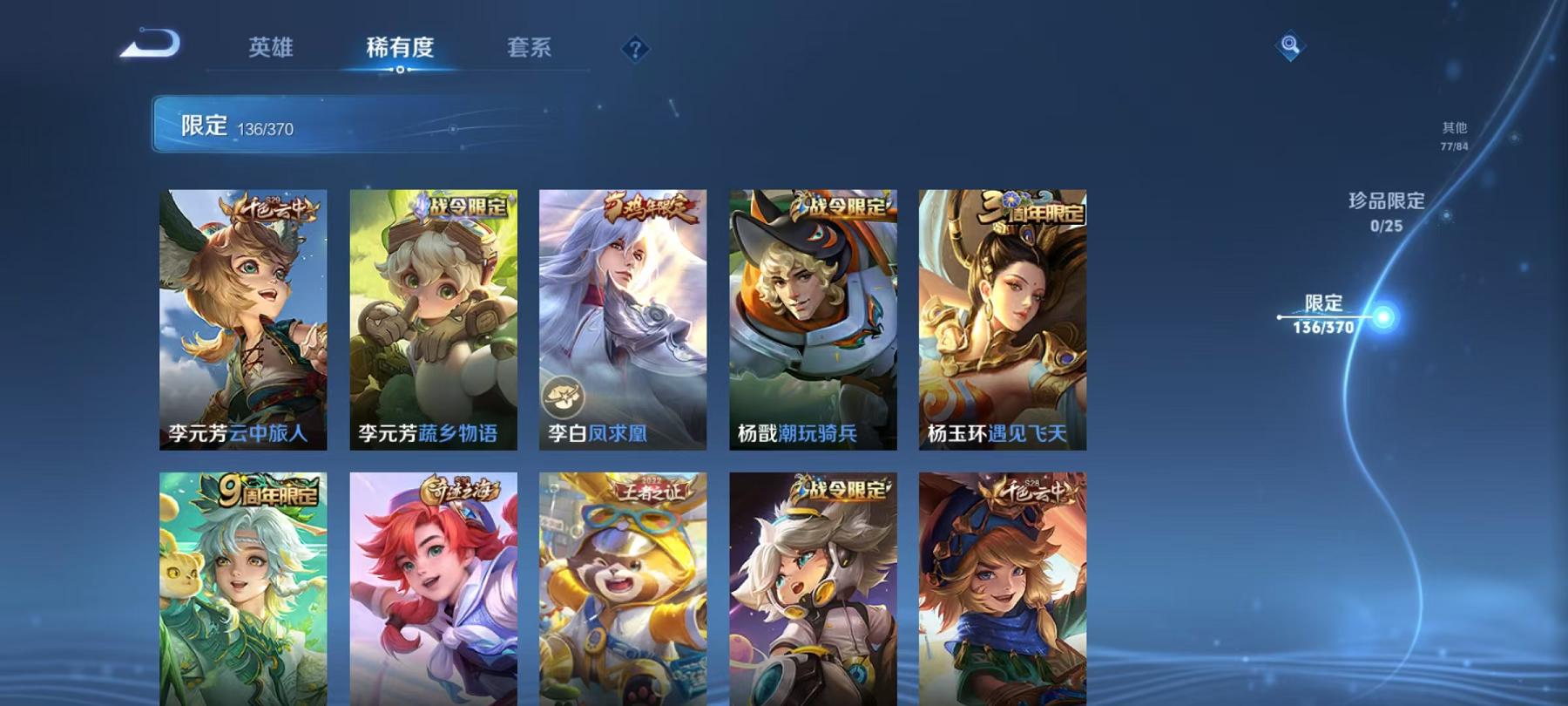The width and height of the screenshot is (1568, 706).
Task: Click the help question mark icon
Action: (x=639, y=51)
